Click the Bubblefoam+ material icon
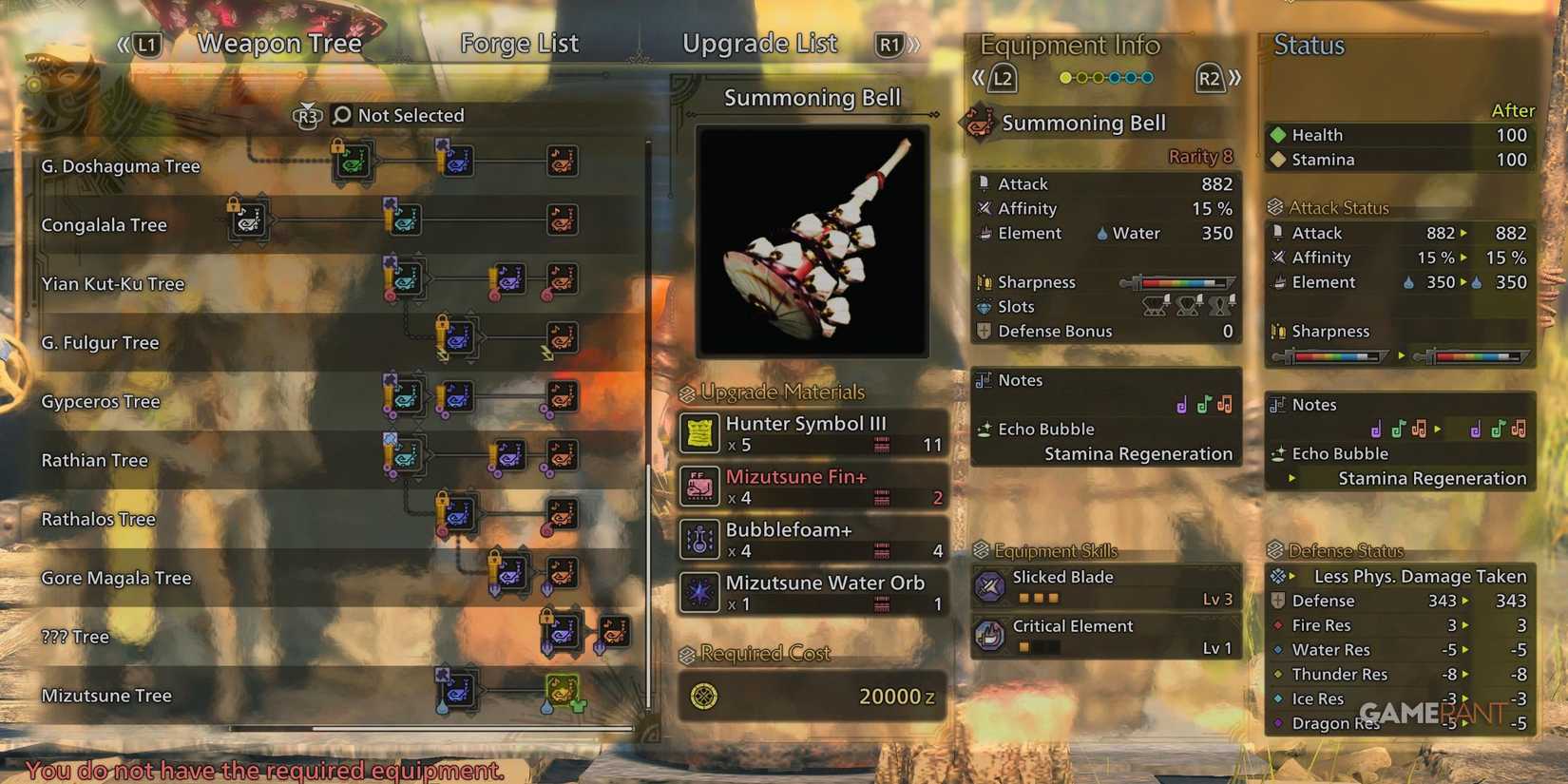This screenshot has width=1568, height=784. pos(699,540)
